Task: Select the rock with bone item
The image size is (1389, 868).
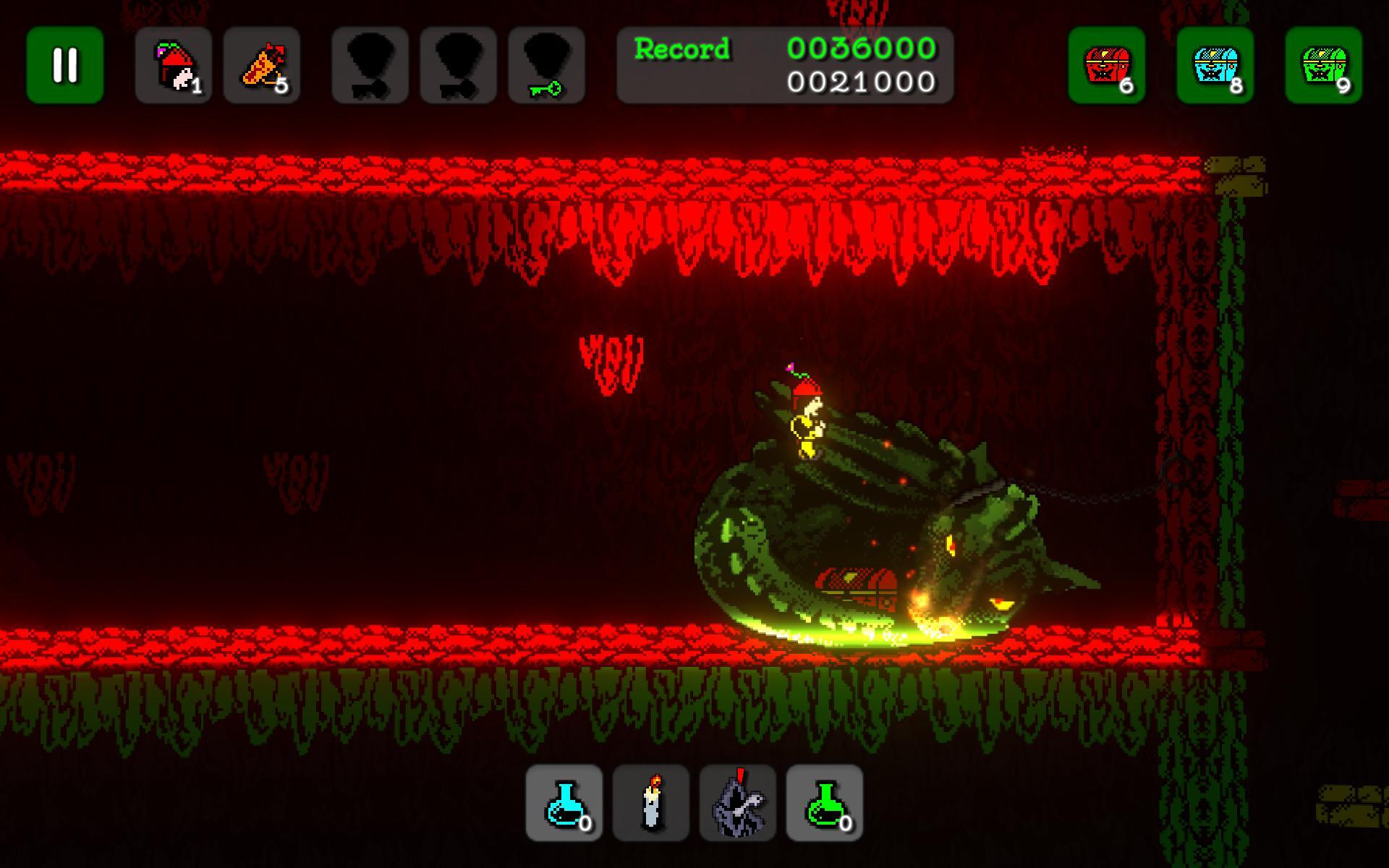Action: pyautogui.click(x=738, y=803)
